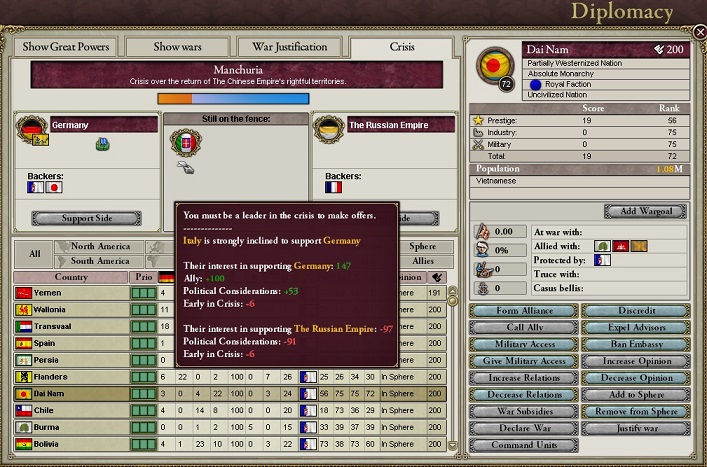Open the Show wars tab
The image size is (707, 467).
[178, 47]
